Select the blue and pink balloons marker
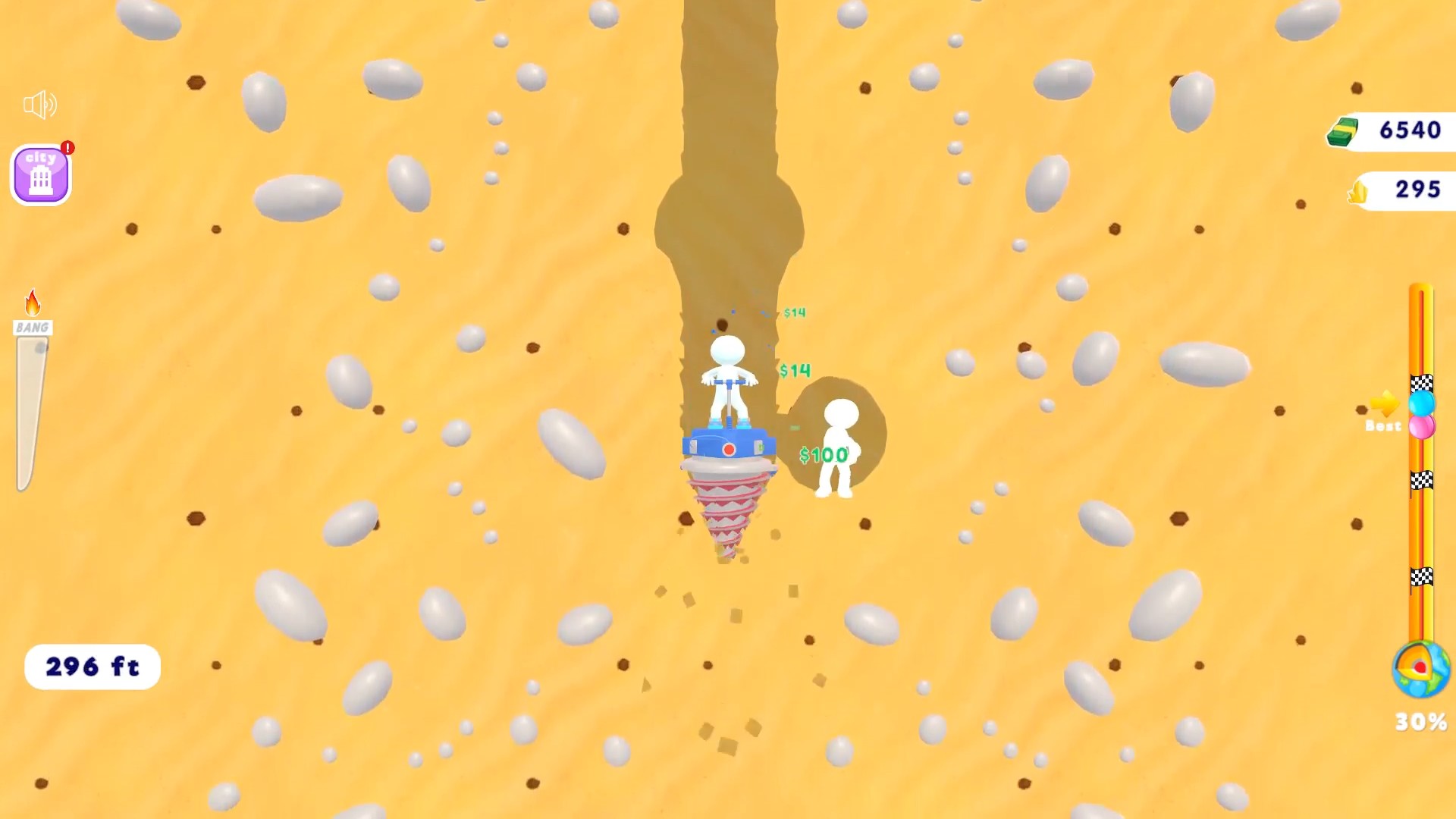Viewport: 1456px width, 819px height. pos(1422,415)
